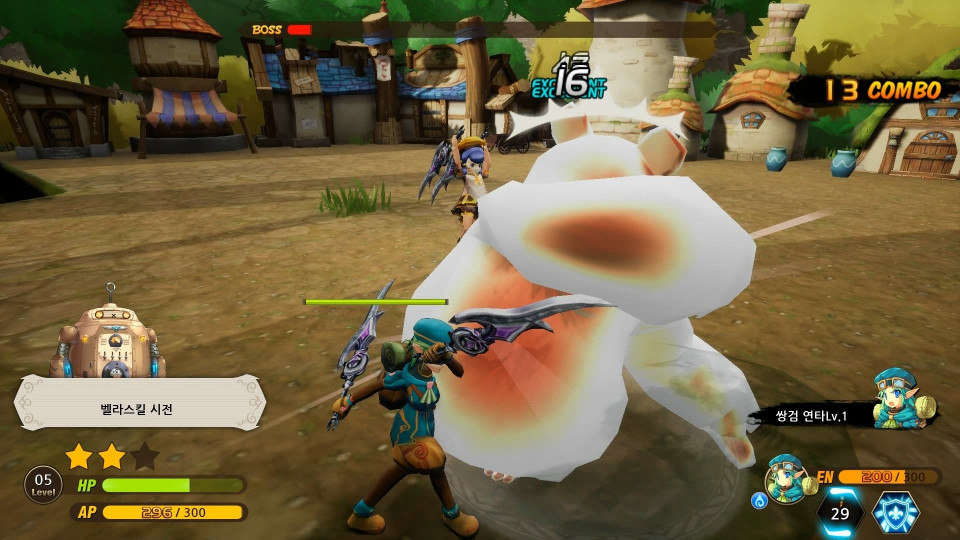Click the 벨라스킬 시전 dialogue banner

click(x=139, y=408)
